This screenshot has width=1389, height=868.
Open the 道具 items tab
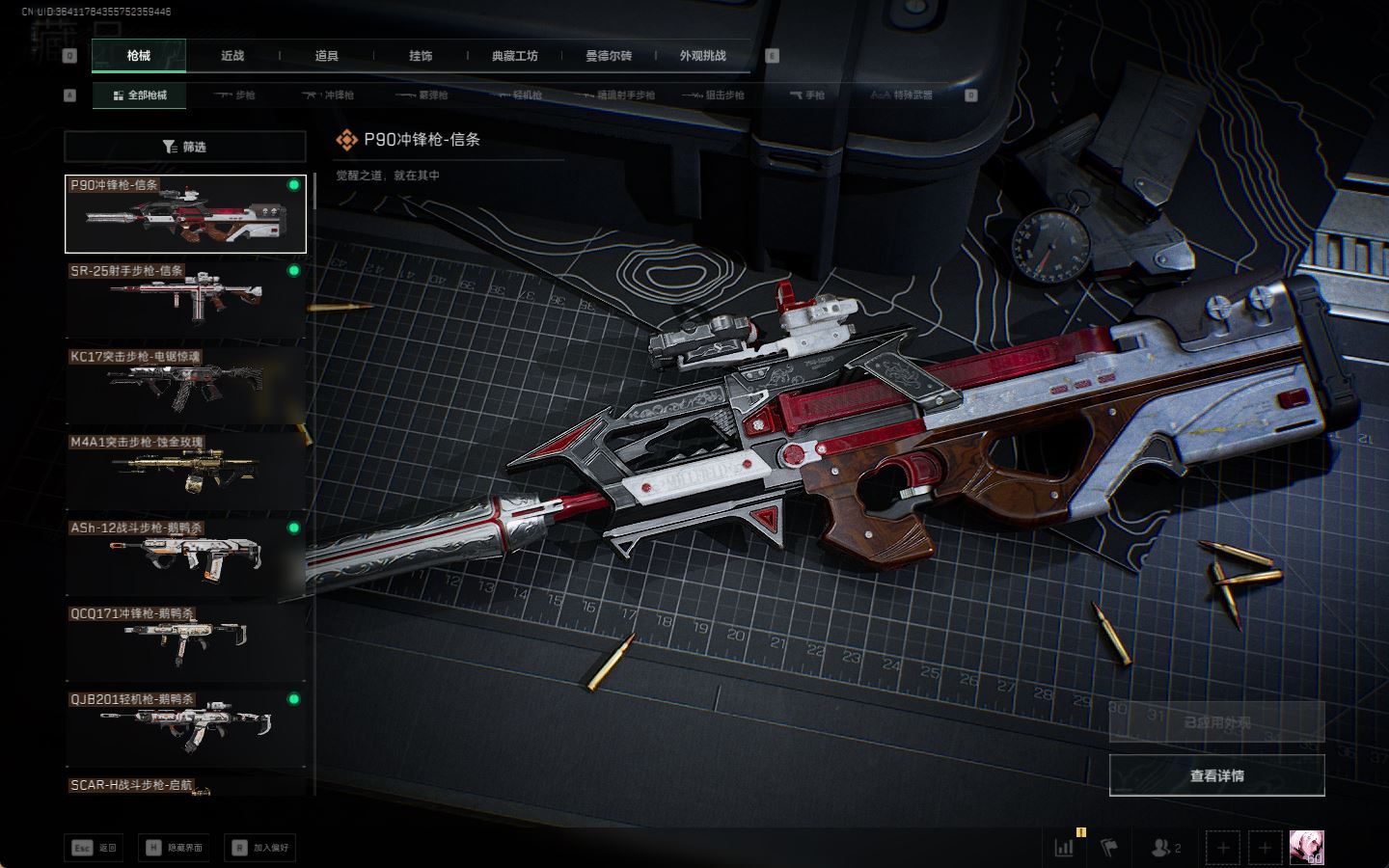327,56
